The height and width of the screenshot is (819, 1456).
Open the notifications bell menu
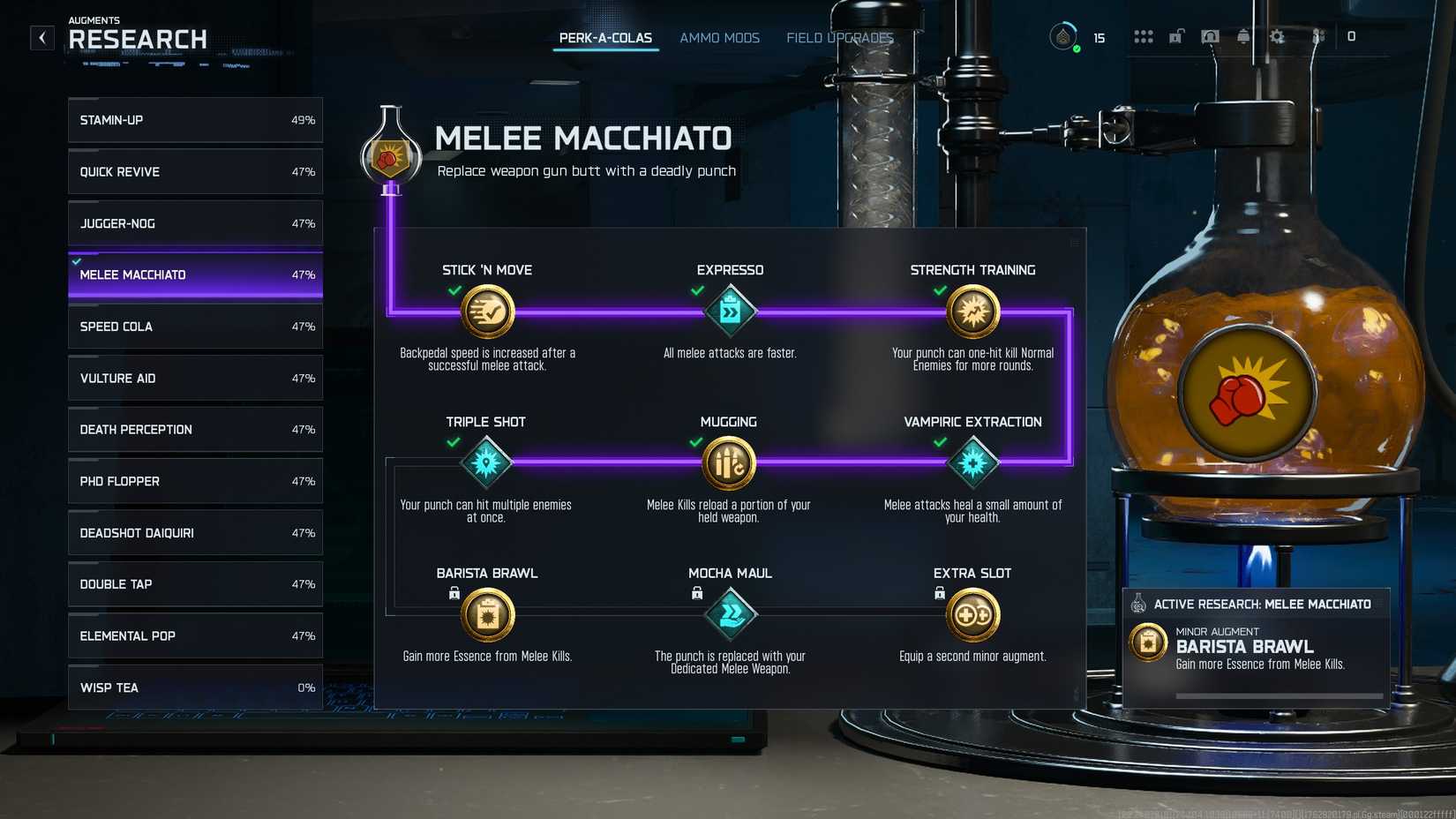1243,37
